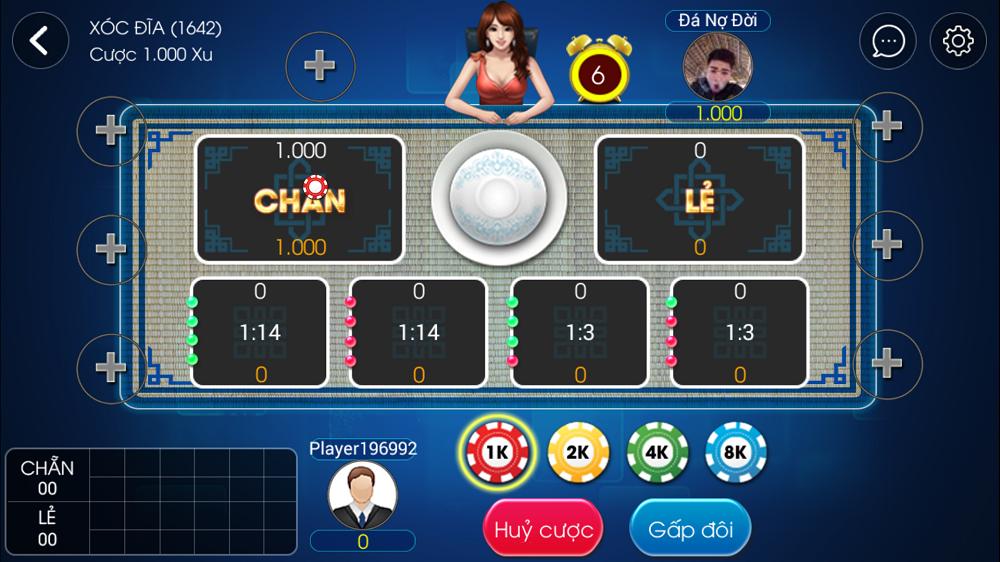This screenshot has height=562, width=1000.
Task: Choose the yellow 2K chip
Action: point(578,452)
